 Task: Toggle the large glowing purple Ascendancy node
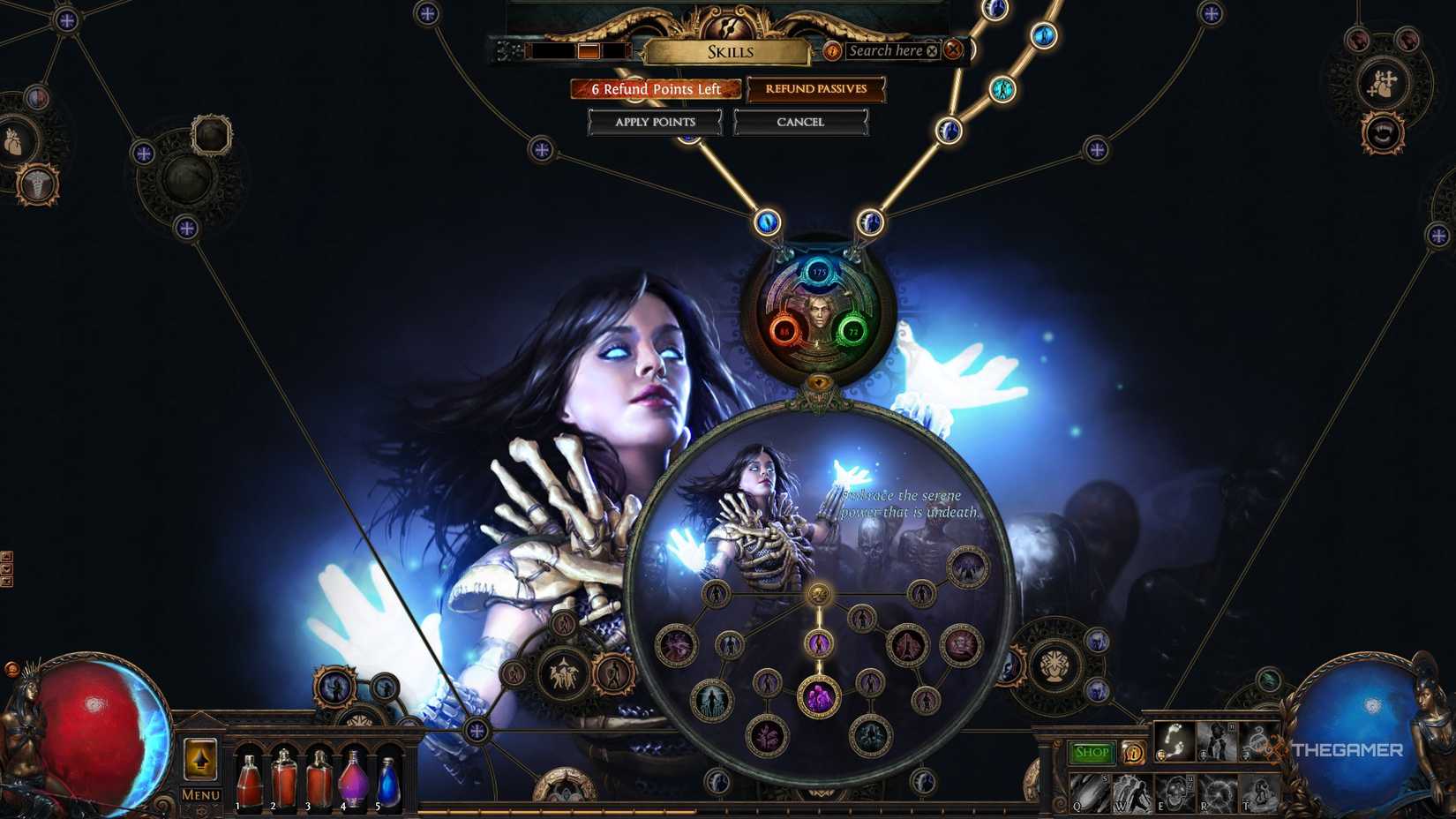[818, 696]
